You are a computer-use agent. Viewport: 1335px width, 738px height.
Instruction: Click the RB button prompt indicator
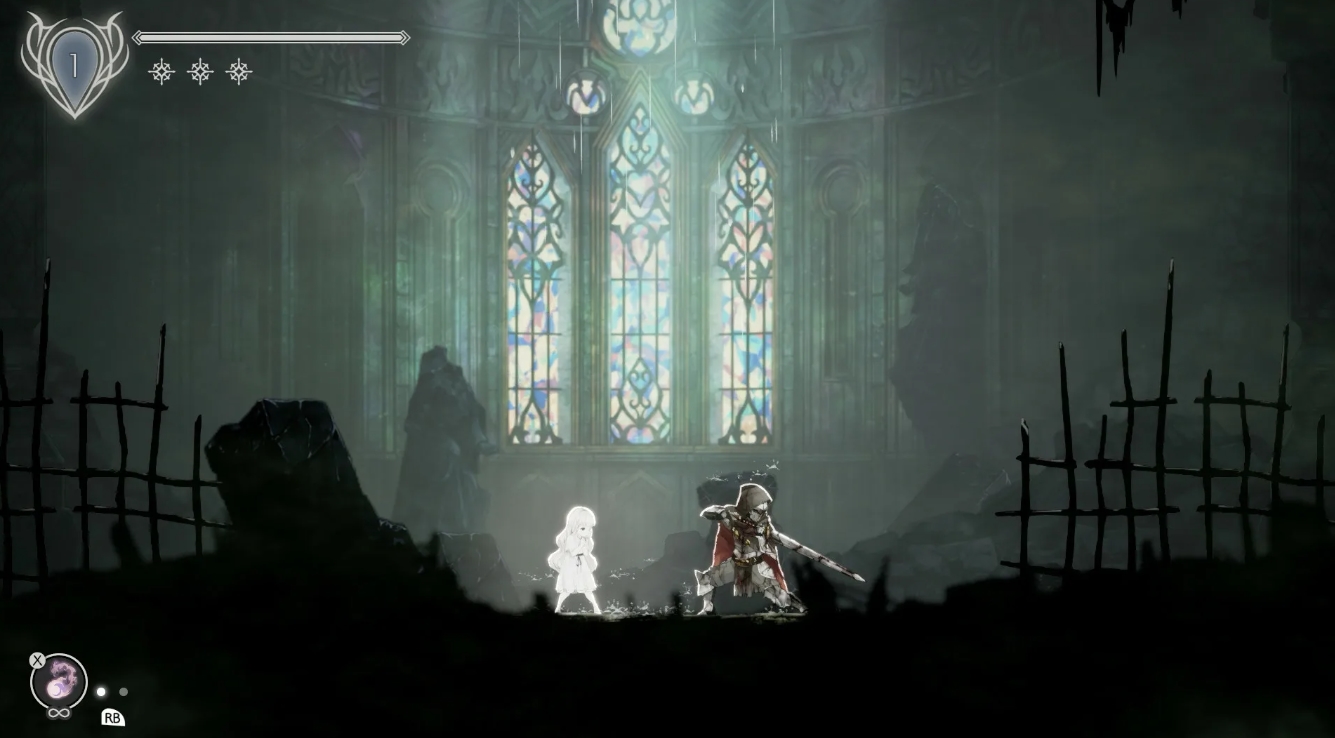113,717
